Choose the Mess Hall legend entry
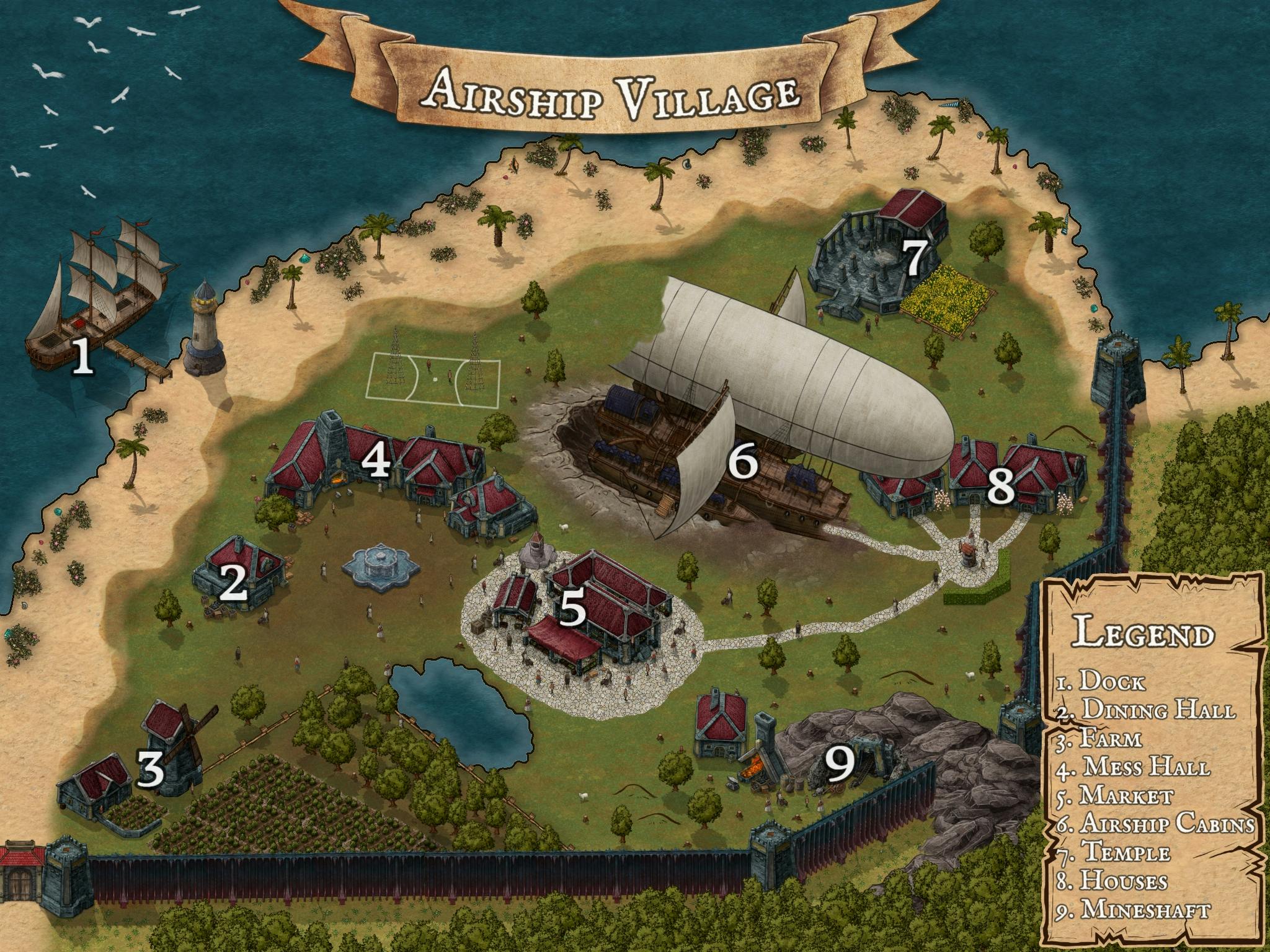The width and height of the screenshot is (1270, 952). [1134, 767]
